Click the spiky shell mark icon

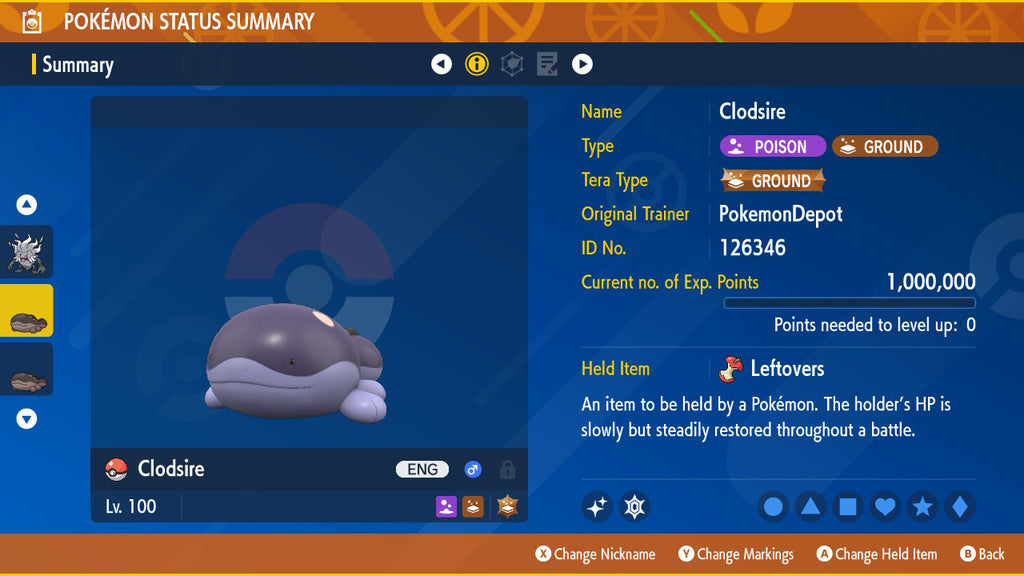(634, 507)
